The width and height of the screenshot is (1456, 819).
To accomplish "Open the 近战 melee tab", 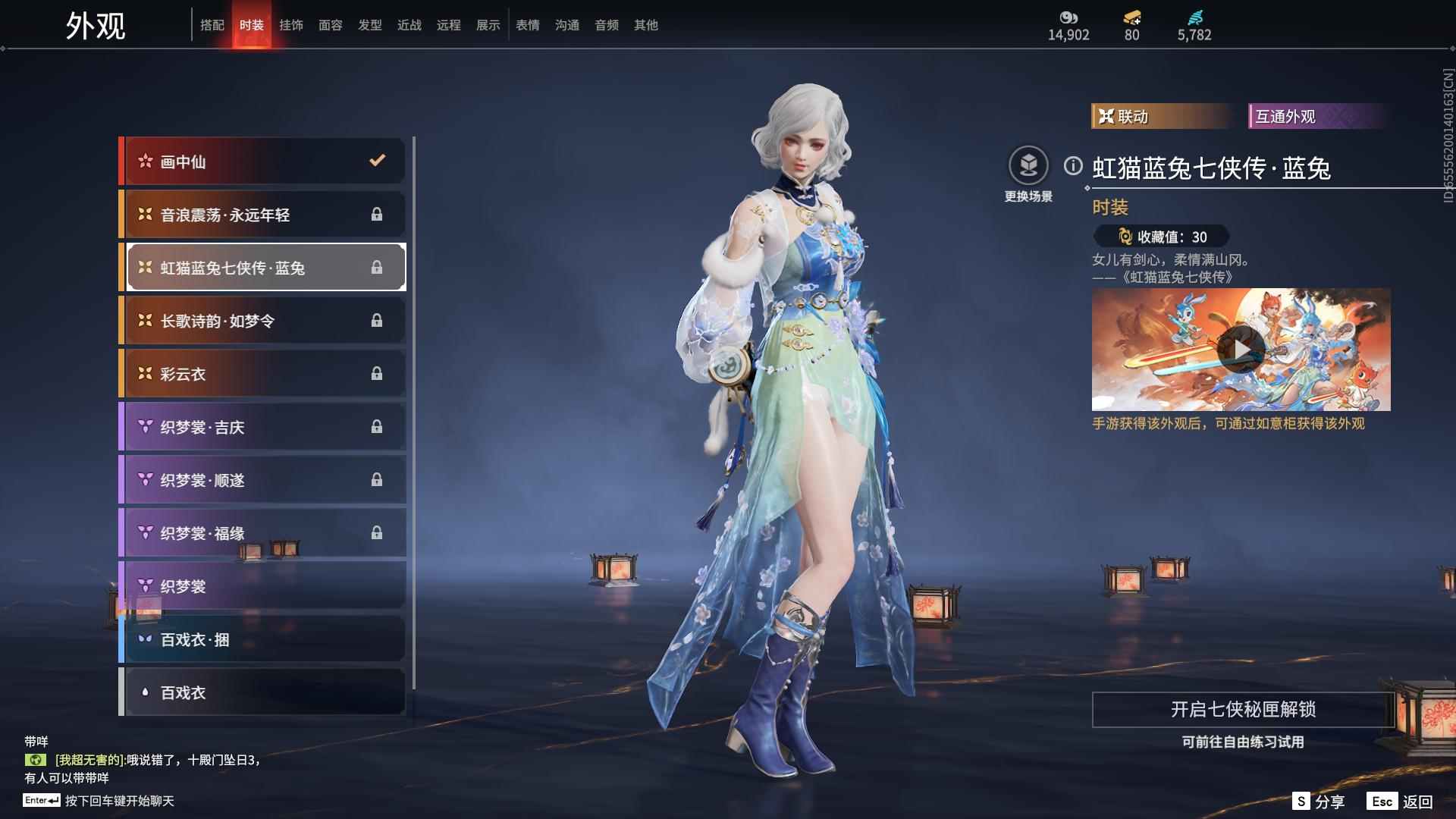I will pos(409,25).
